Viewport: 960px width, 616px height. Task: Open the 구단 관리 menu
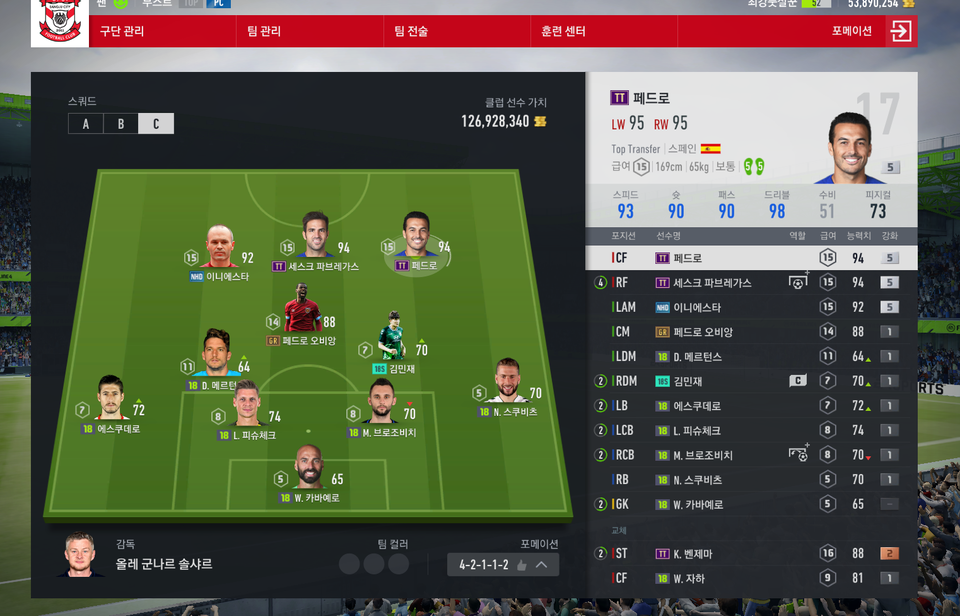(121, 31)
